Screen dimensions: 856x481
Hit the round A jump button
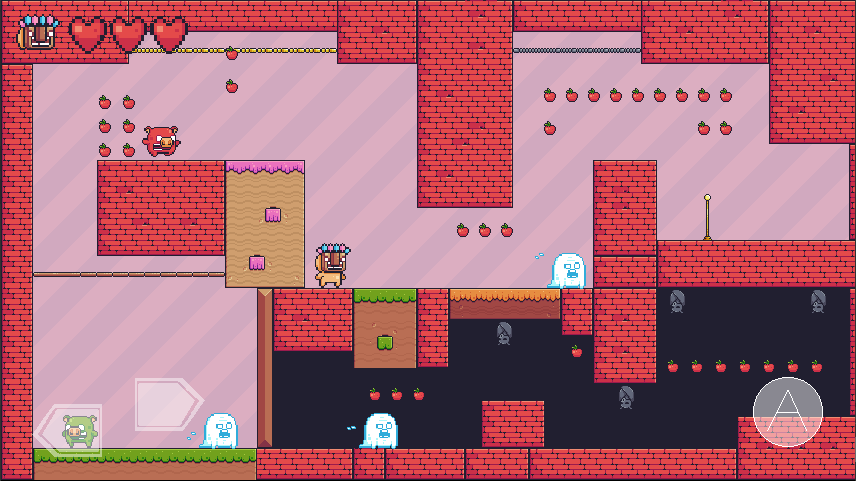click(x=788, y=412)
